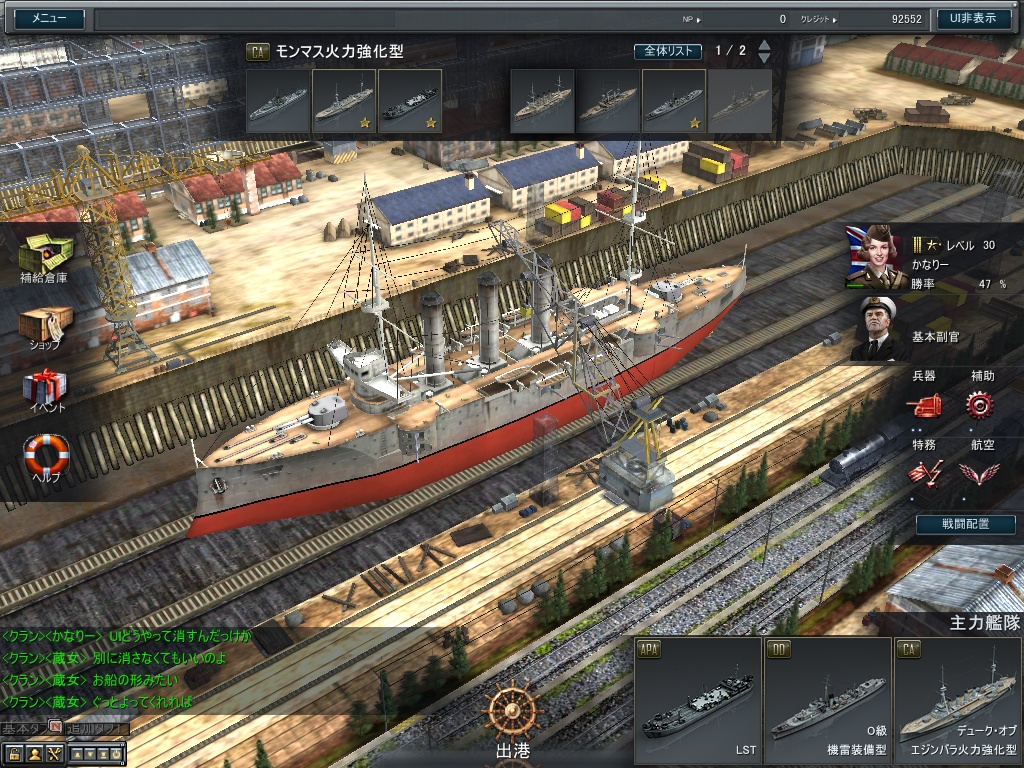Open the 特務 special duty icon
This screenshot has height=768, width=1024.
(924, 472)
